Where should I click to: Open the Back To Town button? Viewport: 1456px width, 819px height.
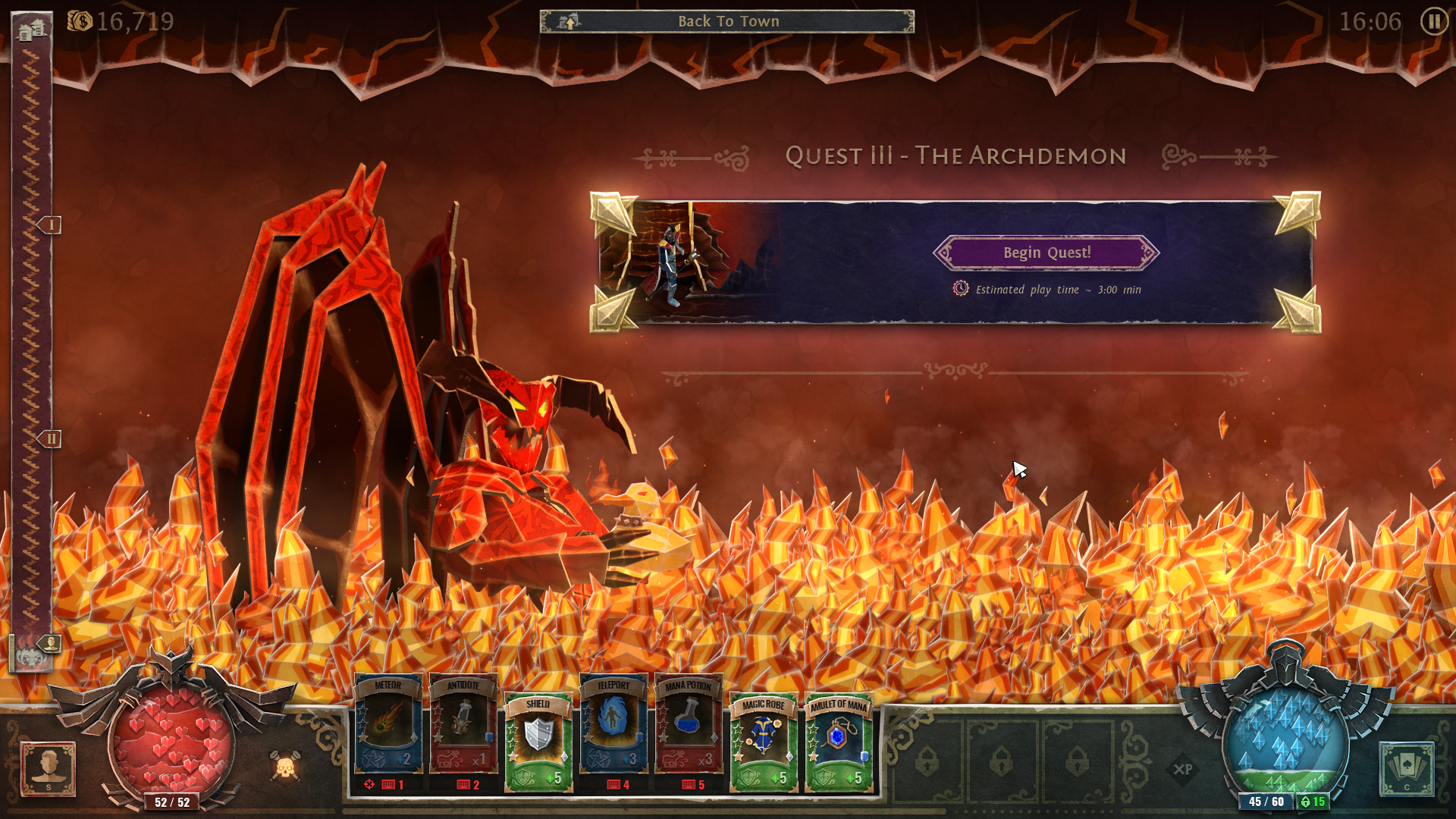click(x=728, y=21)
